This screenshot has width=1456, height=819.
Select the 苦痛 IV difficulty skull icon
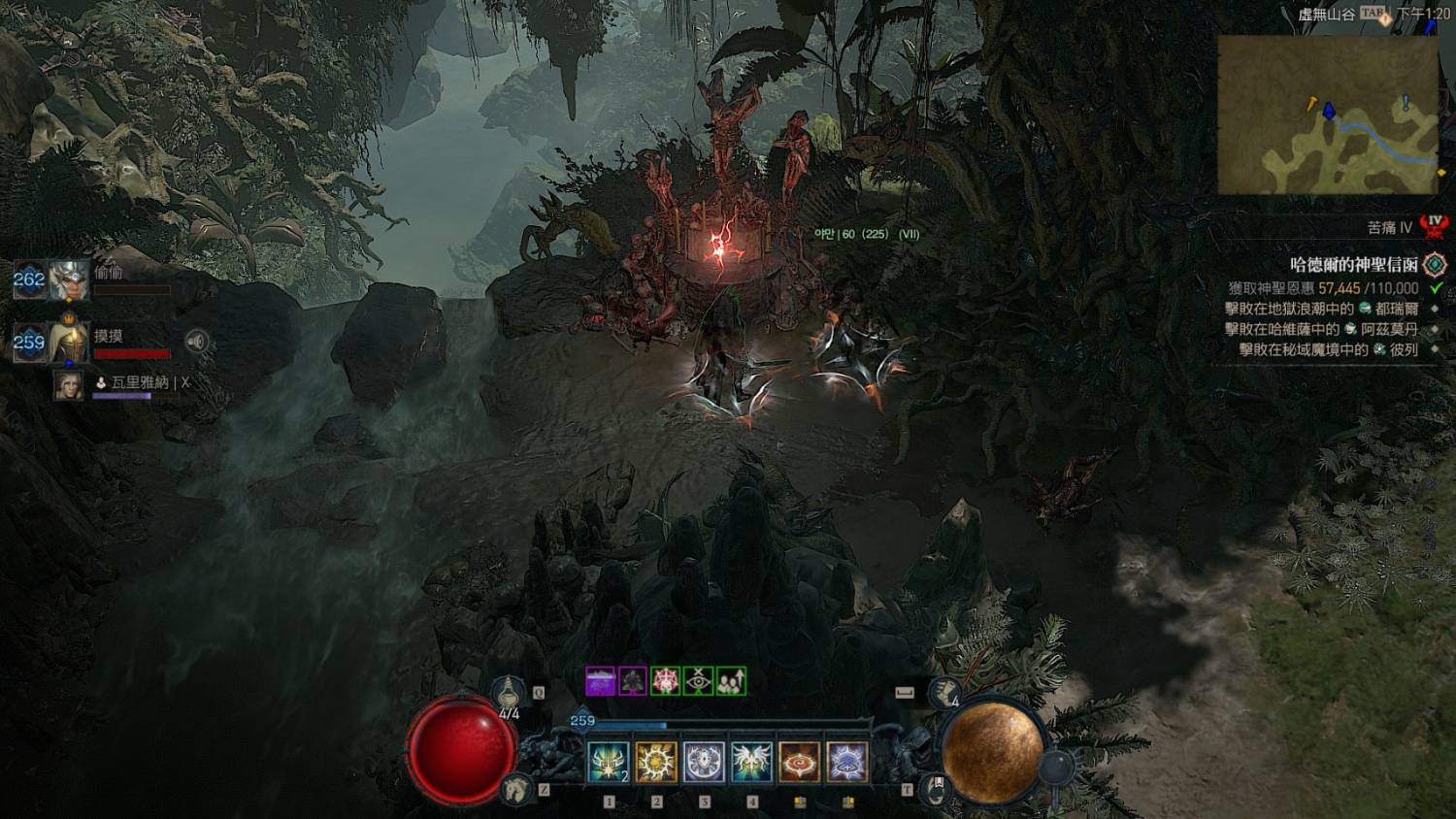pyautogui.click(x=1435, y=227)
